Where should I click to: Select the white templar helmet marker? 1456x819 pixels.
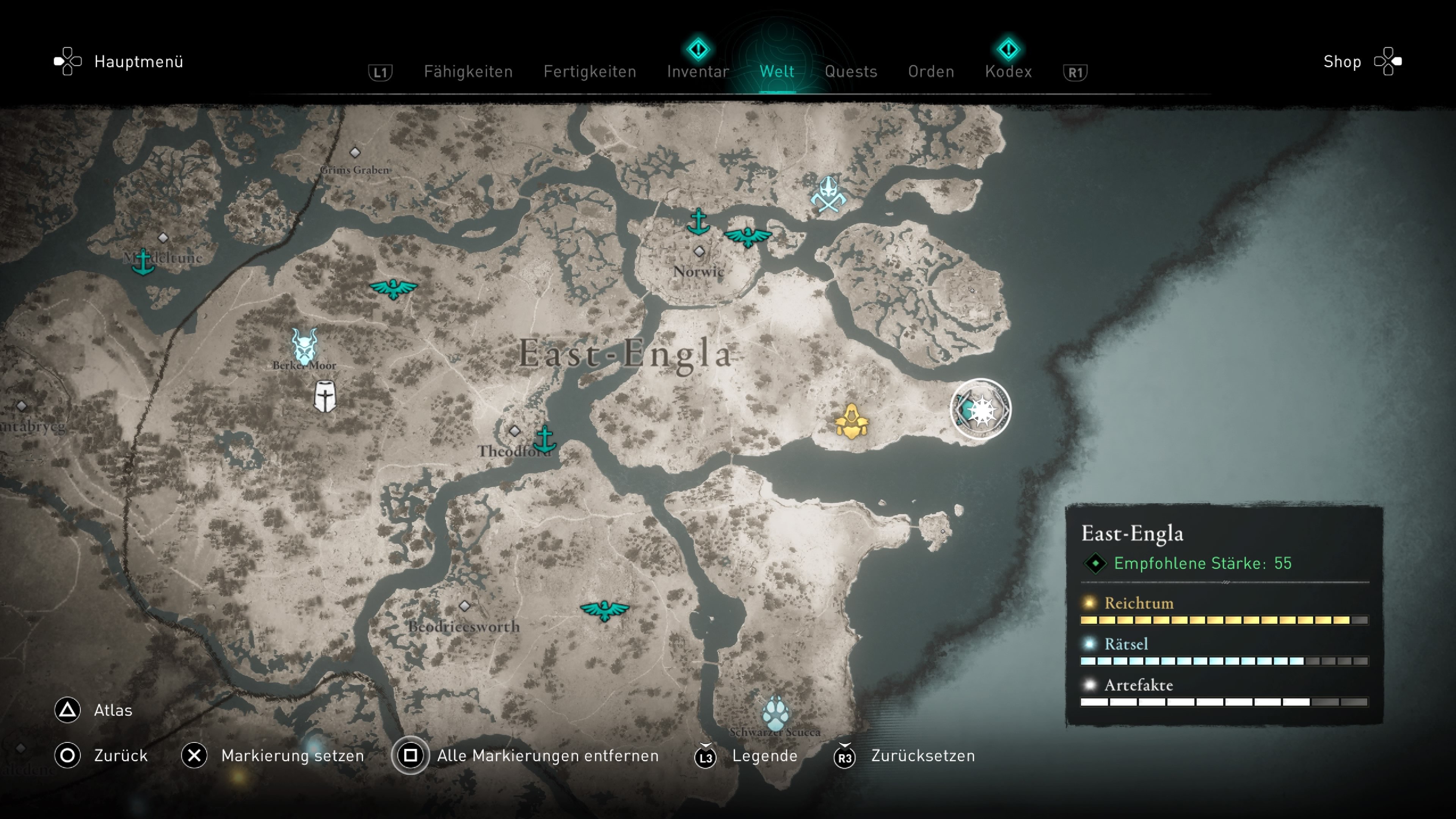coord(325,396)
